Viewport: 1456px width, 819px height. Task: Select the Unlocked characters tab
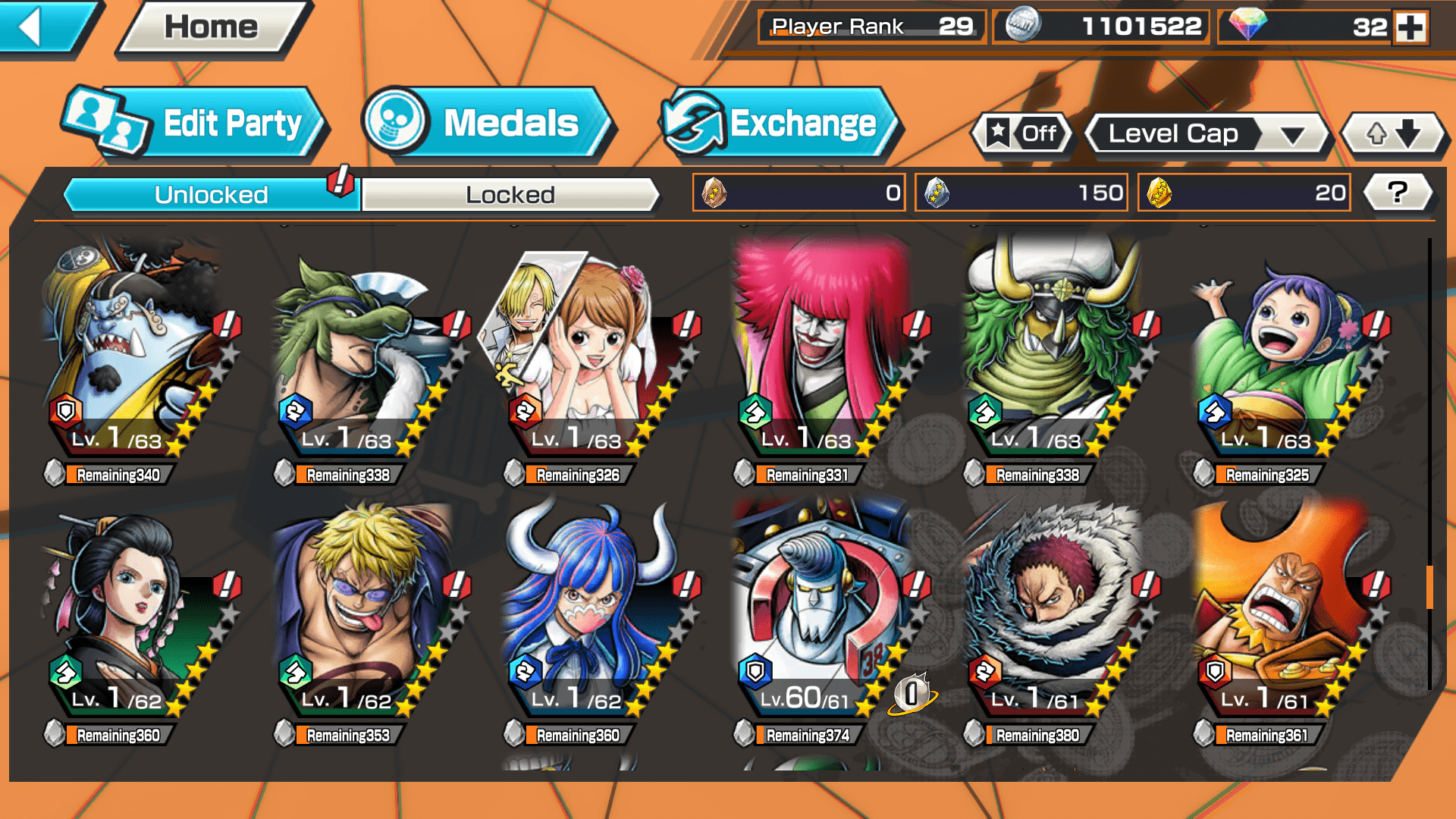[x=211, y=195]
